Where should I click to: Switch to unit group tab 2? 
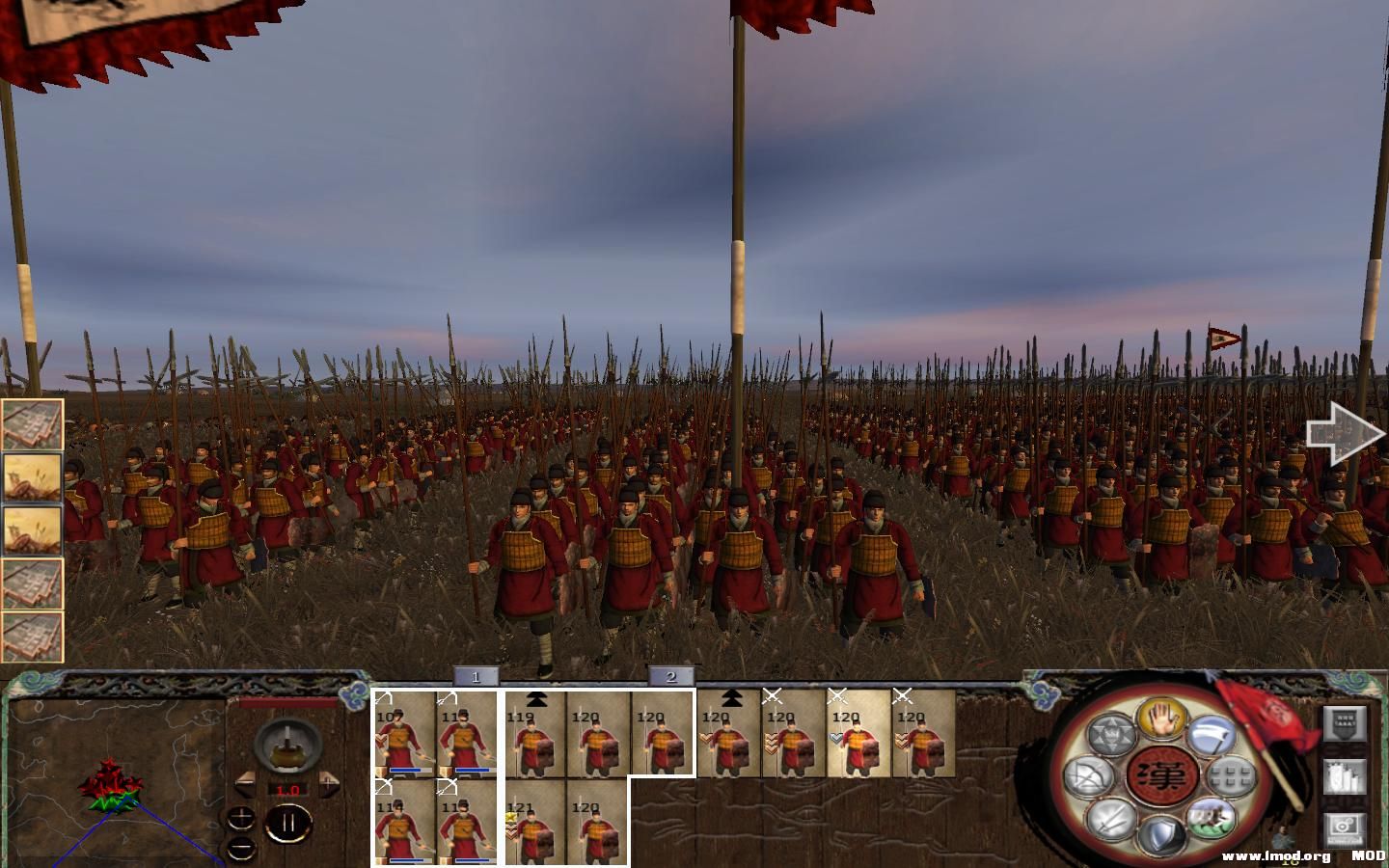click(672, 678)
